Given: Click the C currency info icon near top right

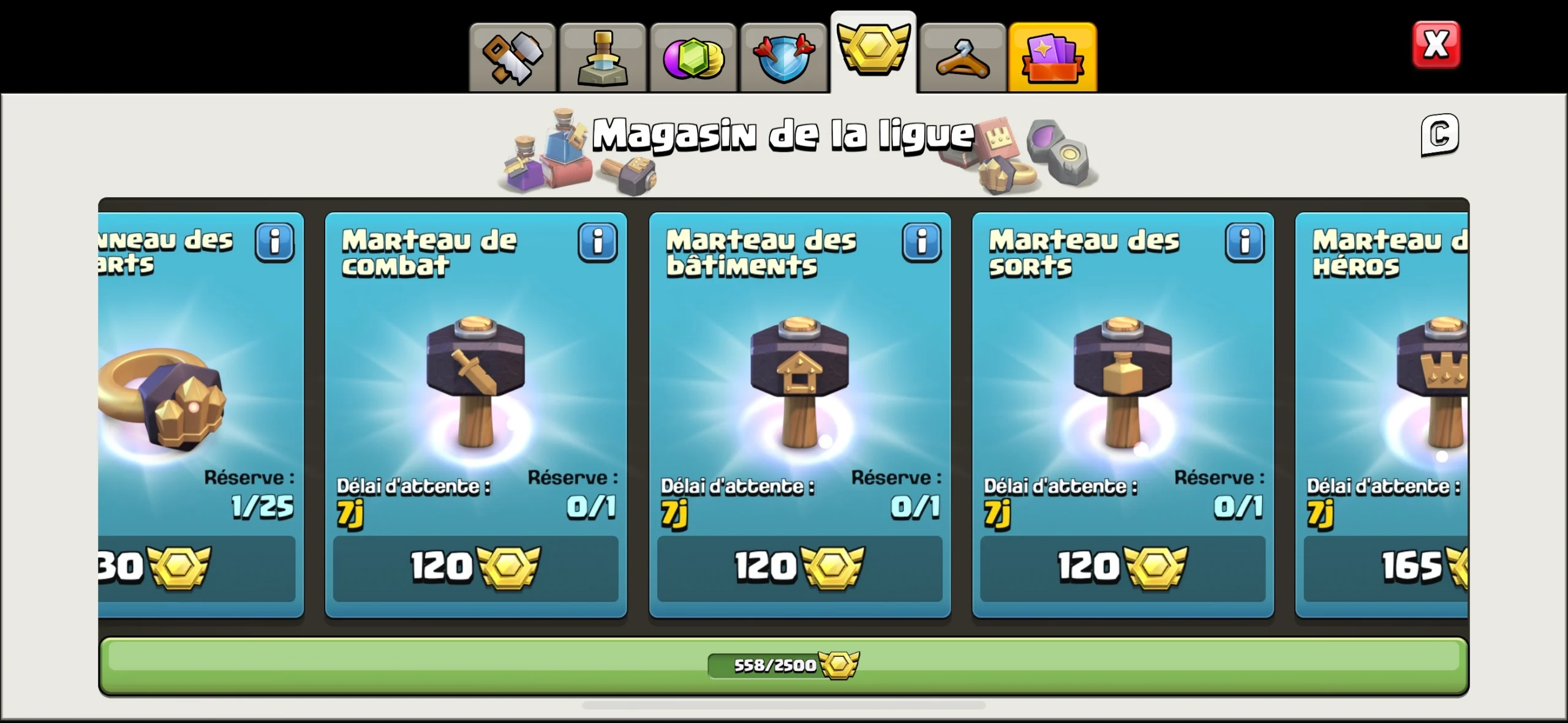Looking at the screenshot, I should pos(1439,133).
